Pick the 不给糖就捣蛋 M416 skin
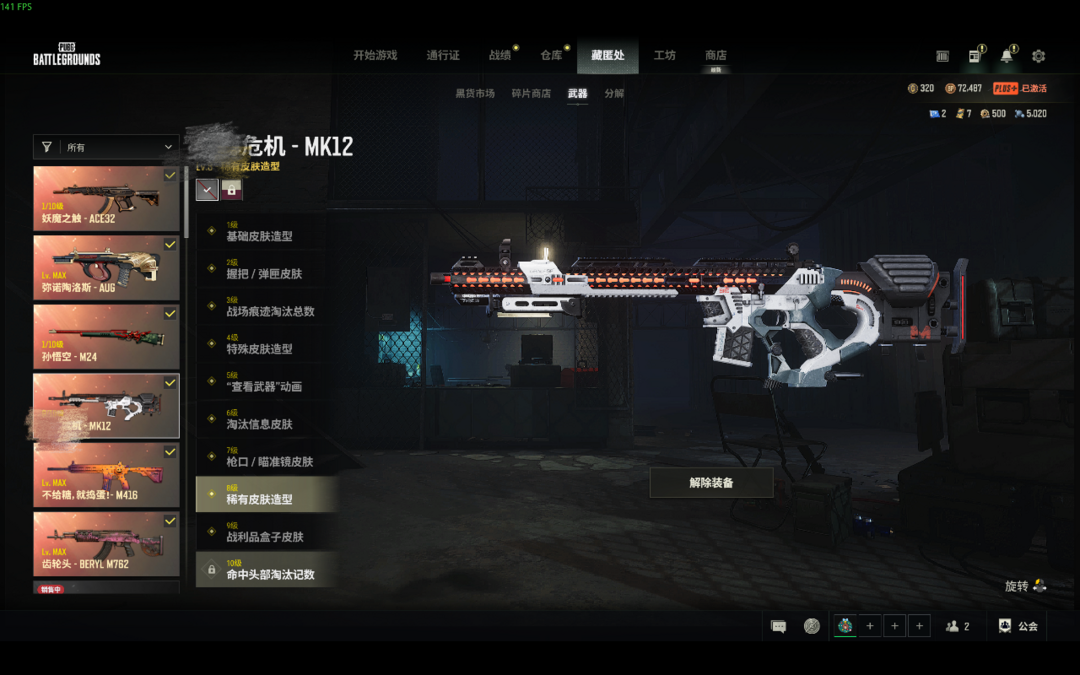This screenshot has width=1080, height=675. pyautogui.click(x=106, y=475)
